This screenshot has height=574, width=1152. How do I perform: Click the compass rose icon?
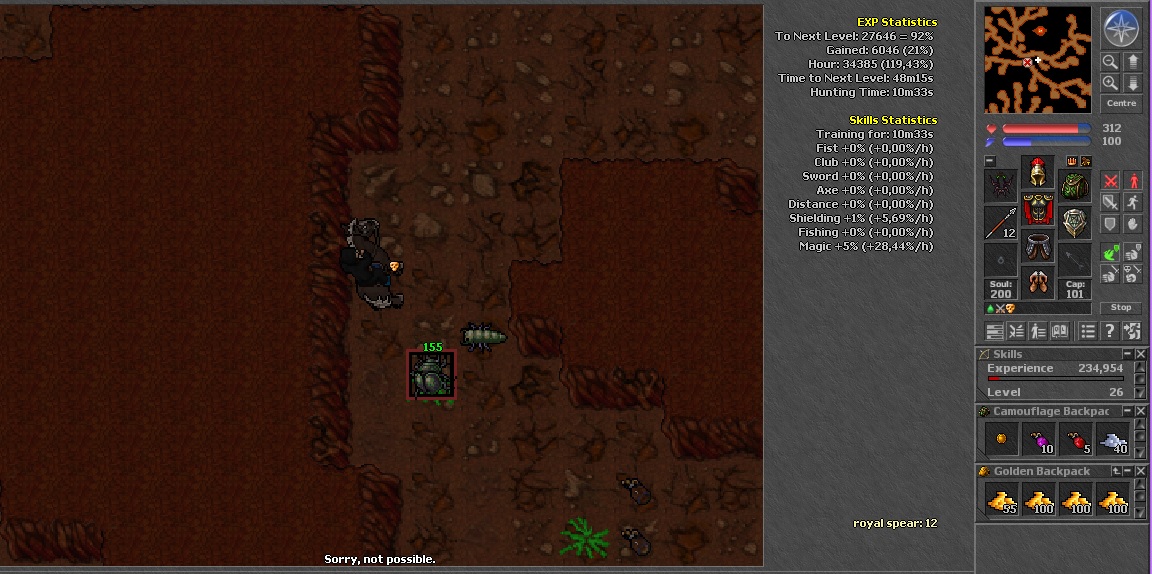[1121, 29]
